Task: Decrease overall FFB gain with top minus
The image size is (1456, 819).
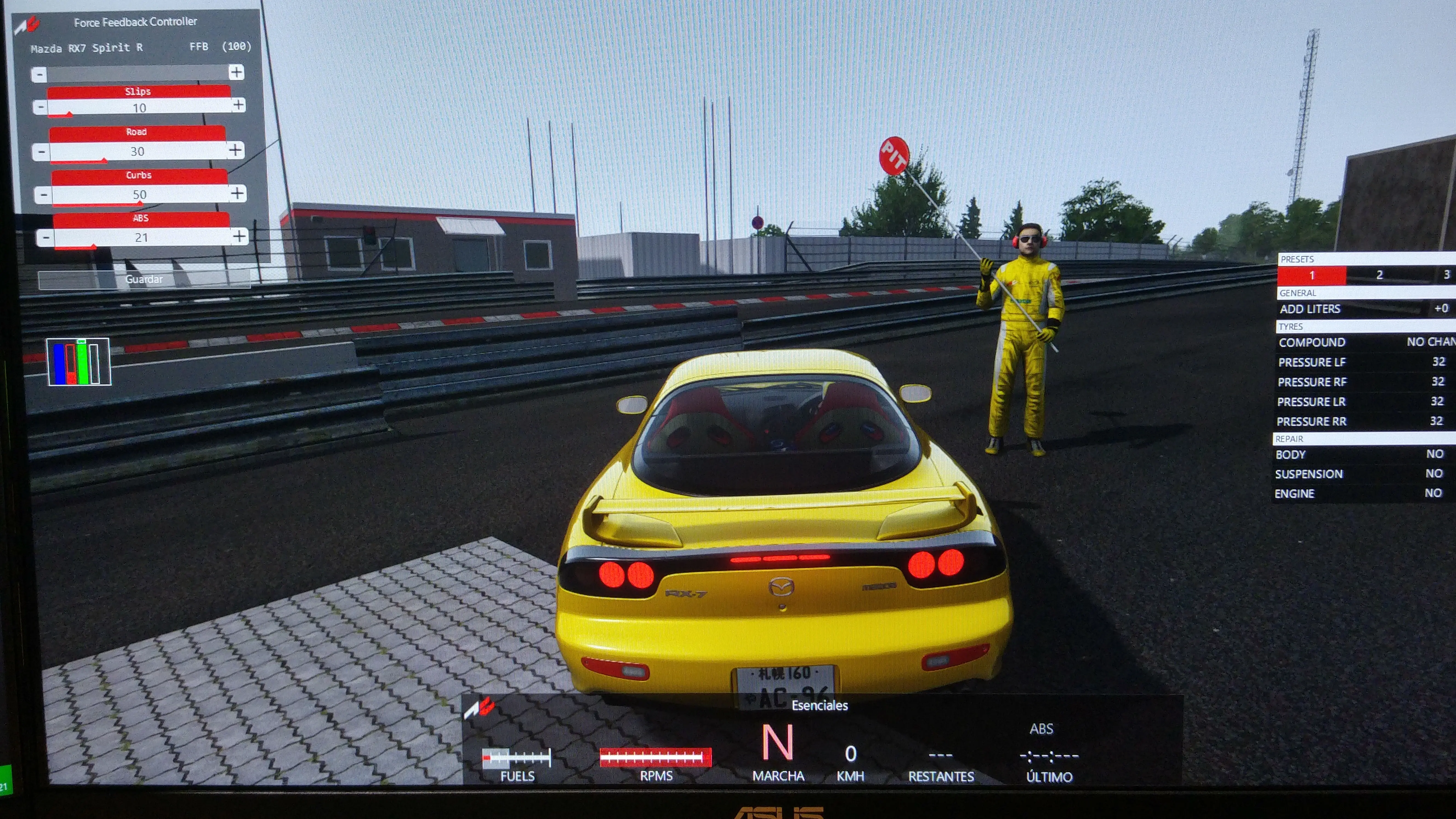Action: click(39, 74)
